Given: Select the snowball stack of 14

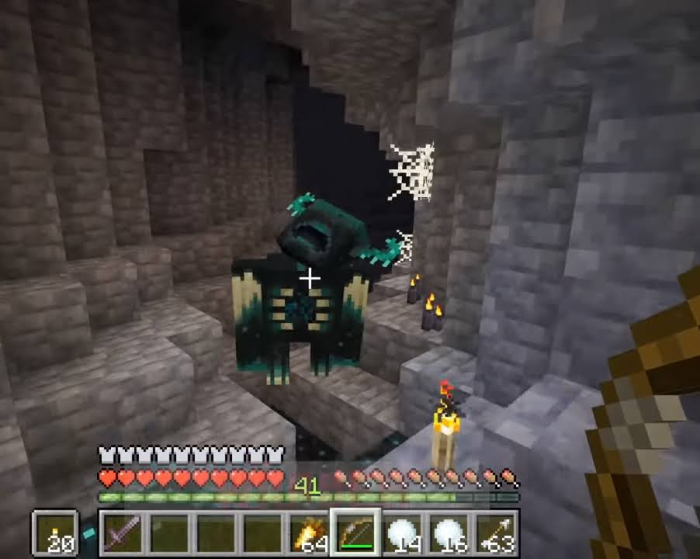Looking at the screenshot, I should (404, 533).
